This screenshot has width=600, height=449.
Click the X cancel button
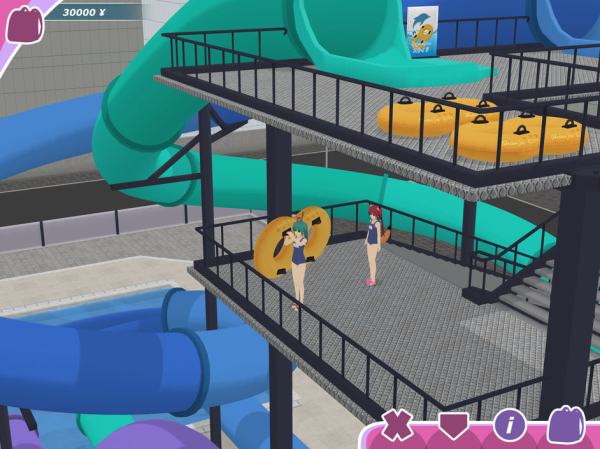(397, 424)
